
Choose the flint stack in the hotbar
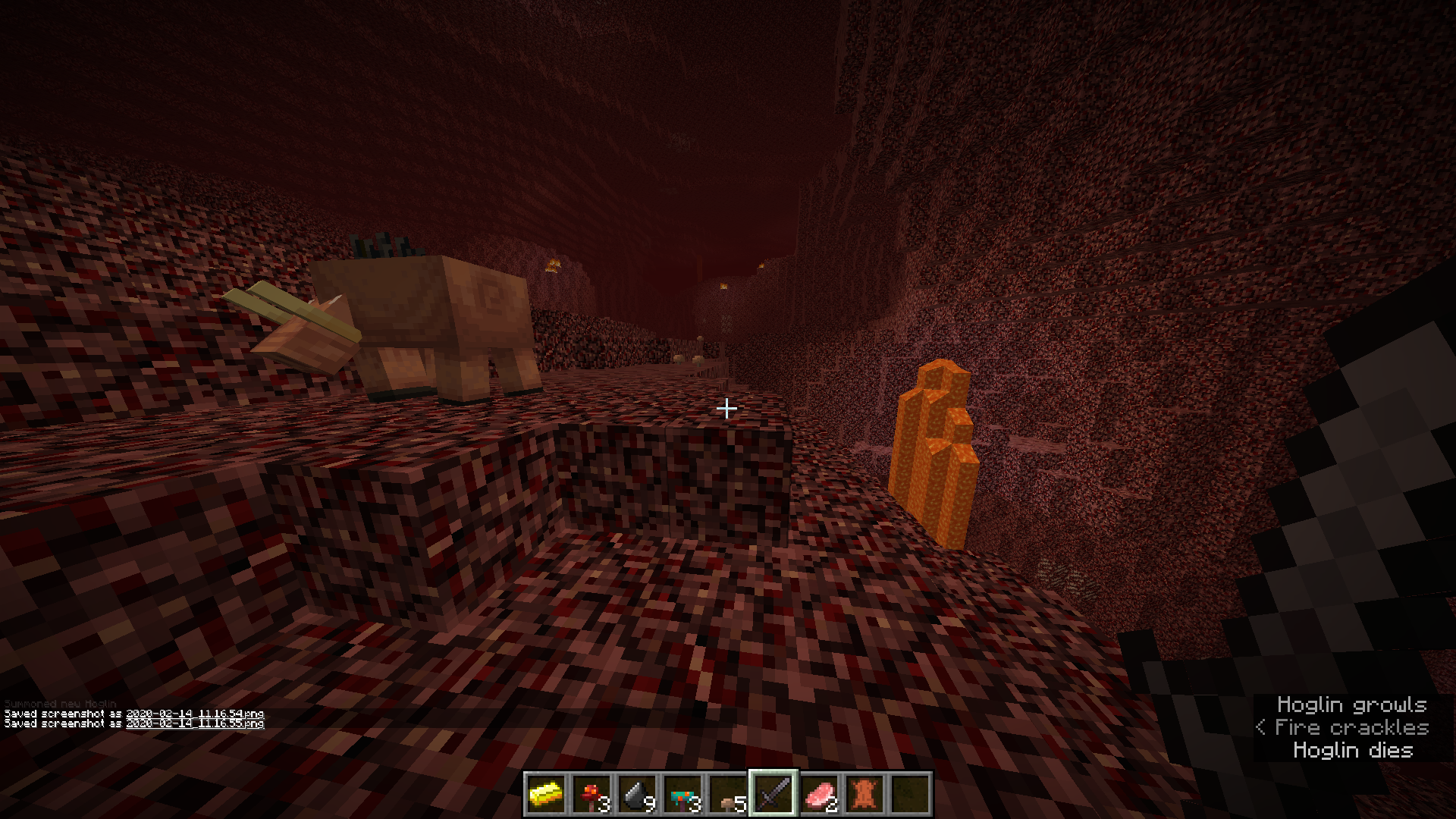pos(637,794)
